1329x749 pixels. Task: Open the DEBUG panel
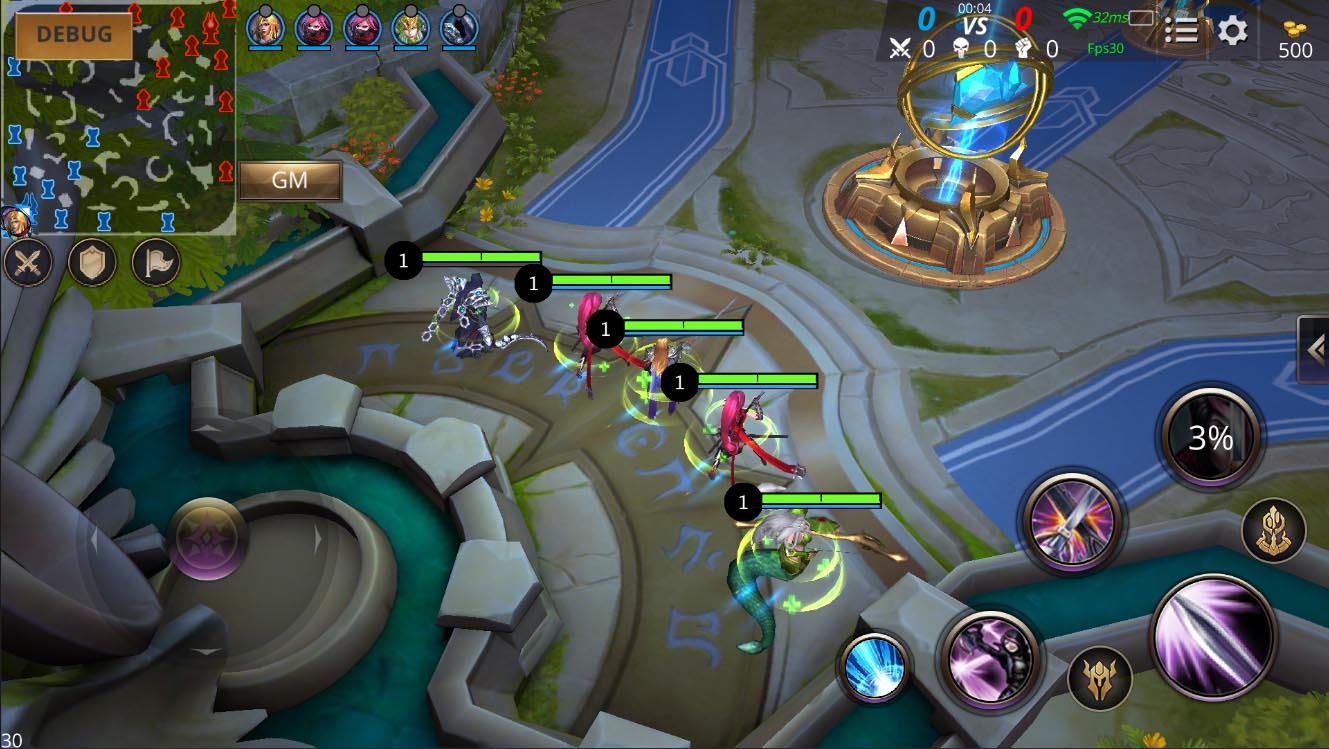[73, 35]
